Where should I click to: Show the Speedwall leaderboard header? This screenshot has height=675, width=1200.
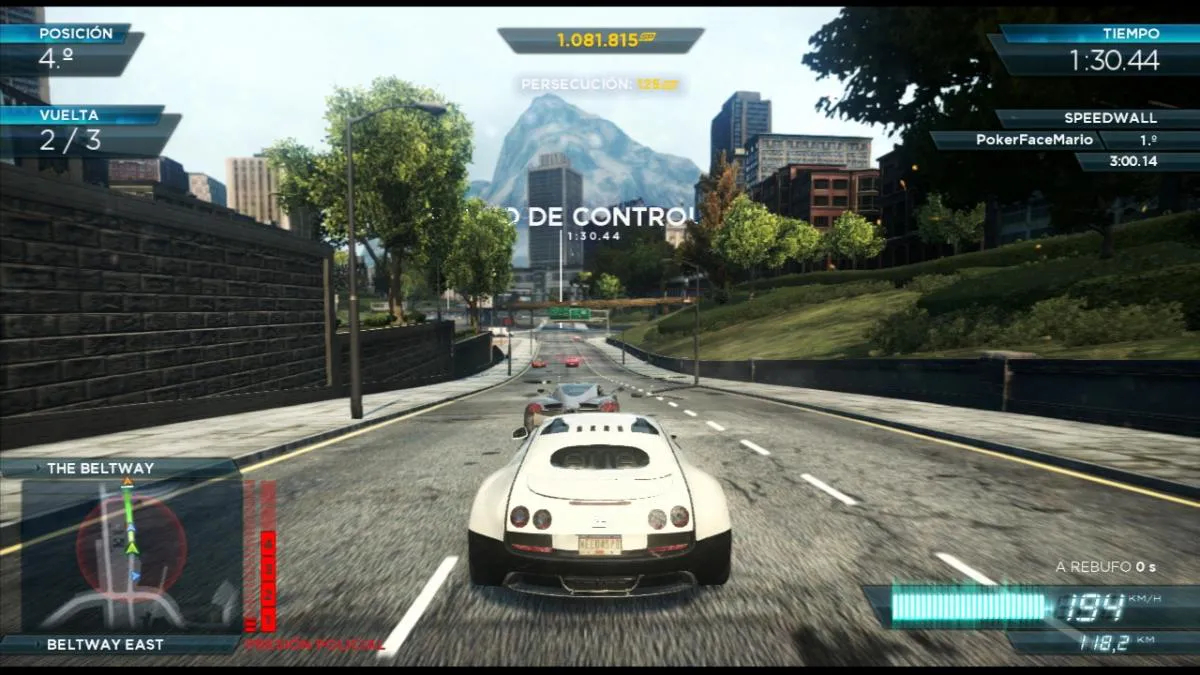(x=1096, y=118)
